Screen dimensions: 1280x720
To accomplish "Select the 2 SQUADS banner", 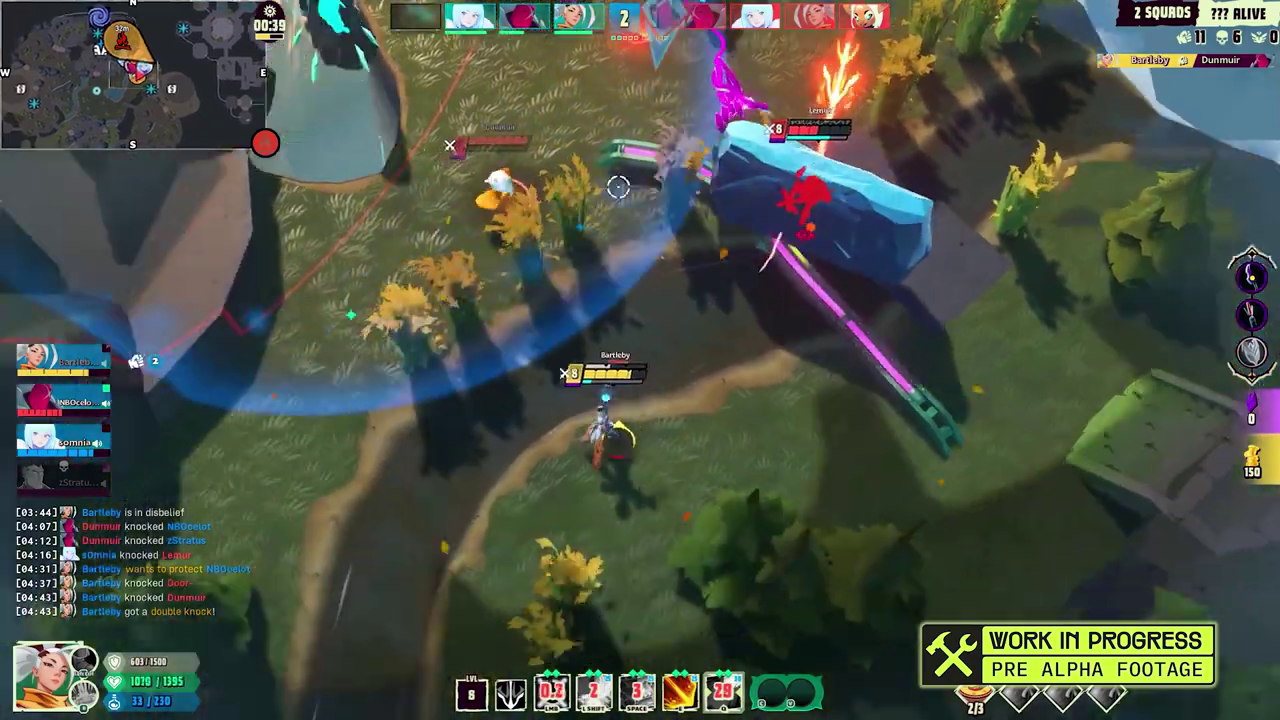I will click(1163, 13).
